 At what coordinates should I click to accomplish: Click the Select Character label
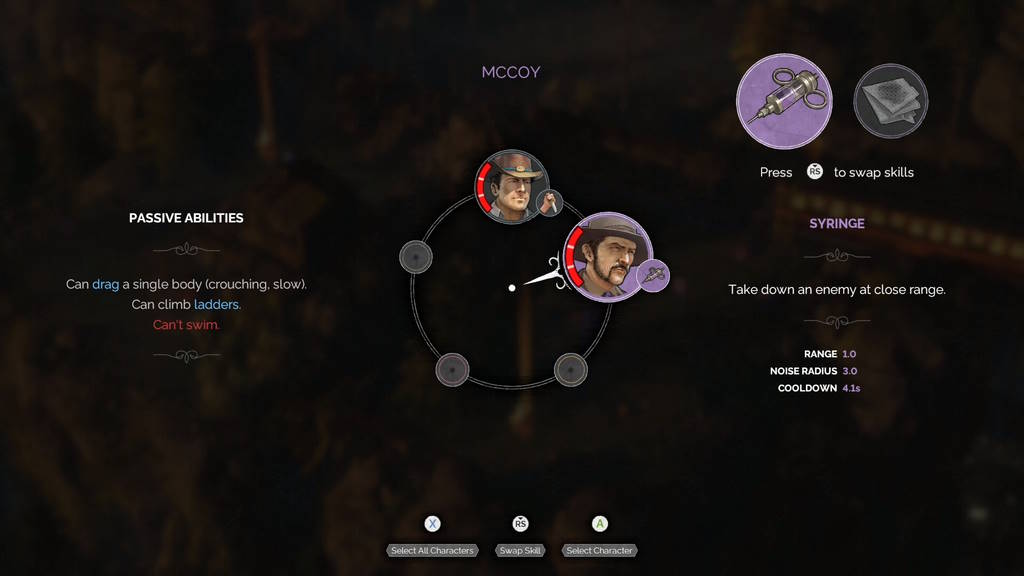(x=599, y=551)
